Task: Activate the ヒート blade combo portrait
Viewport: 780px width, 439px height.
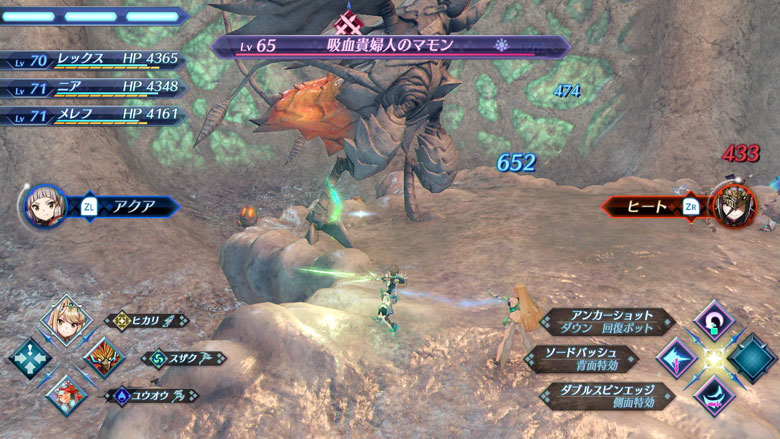Action: (x=735, y=206)
